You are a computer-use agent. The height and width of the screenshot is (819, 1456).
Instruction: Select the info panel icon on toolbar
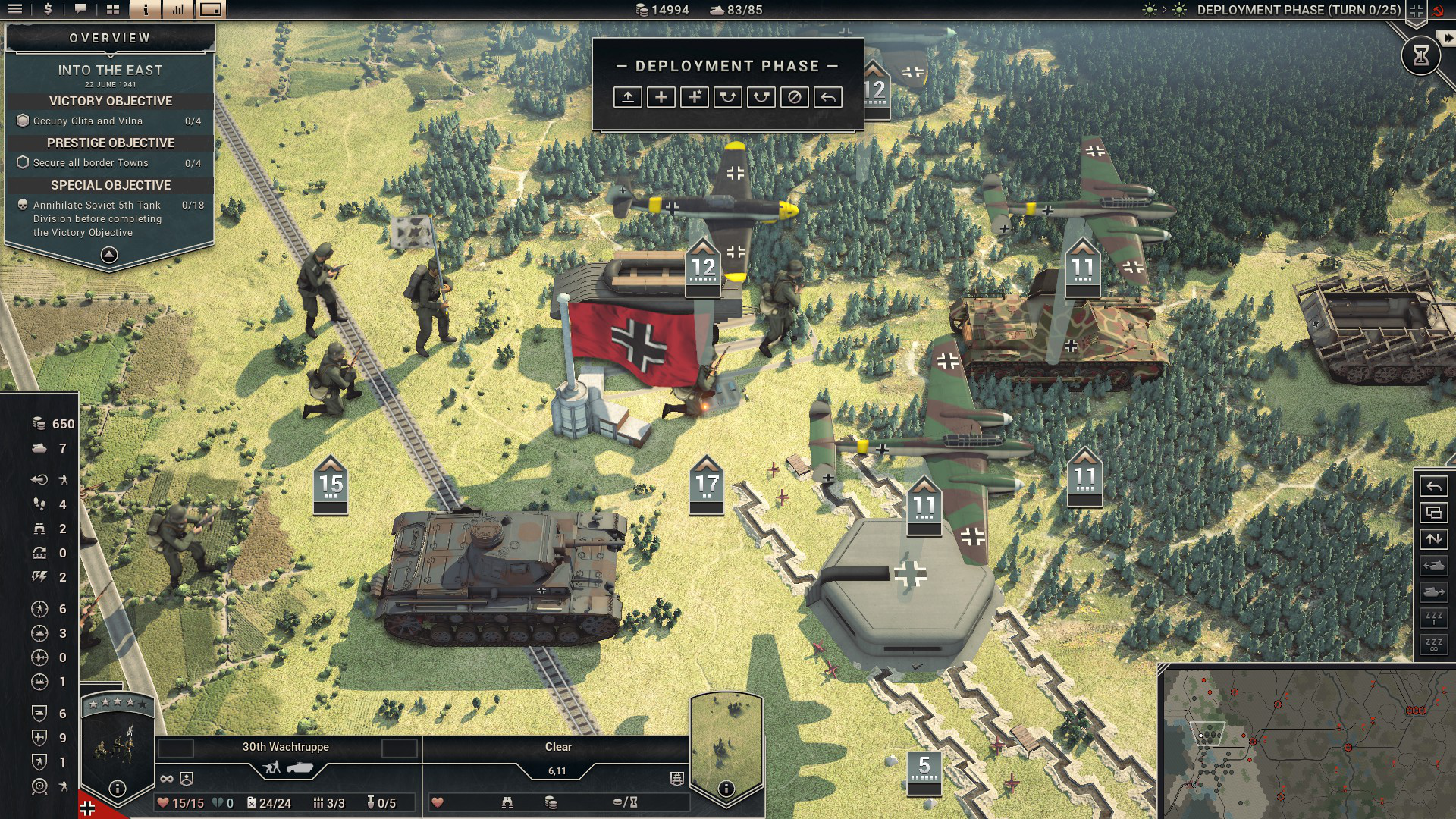146,10
